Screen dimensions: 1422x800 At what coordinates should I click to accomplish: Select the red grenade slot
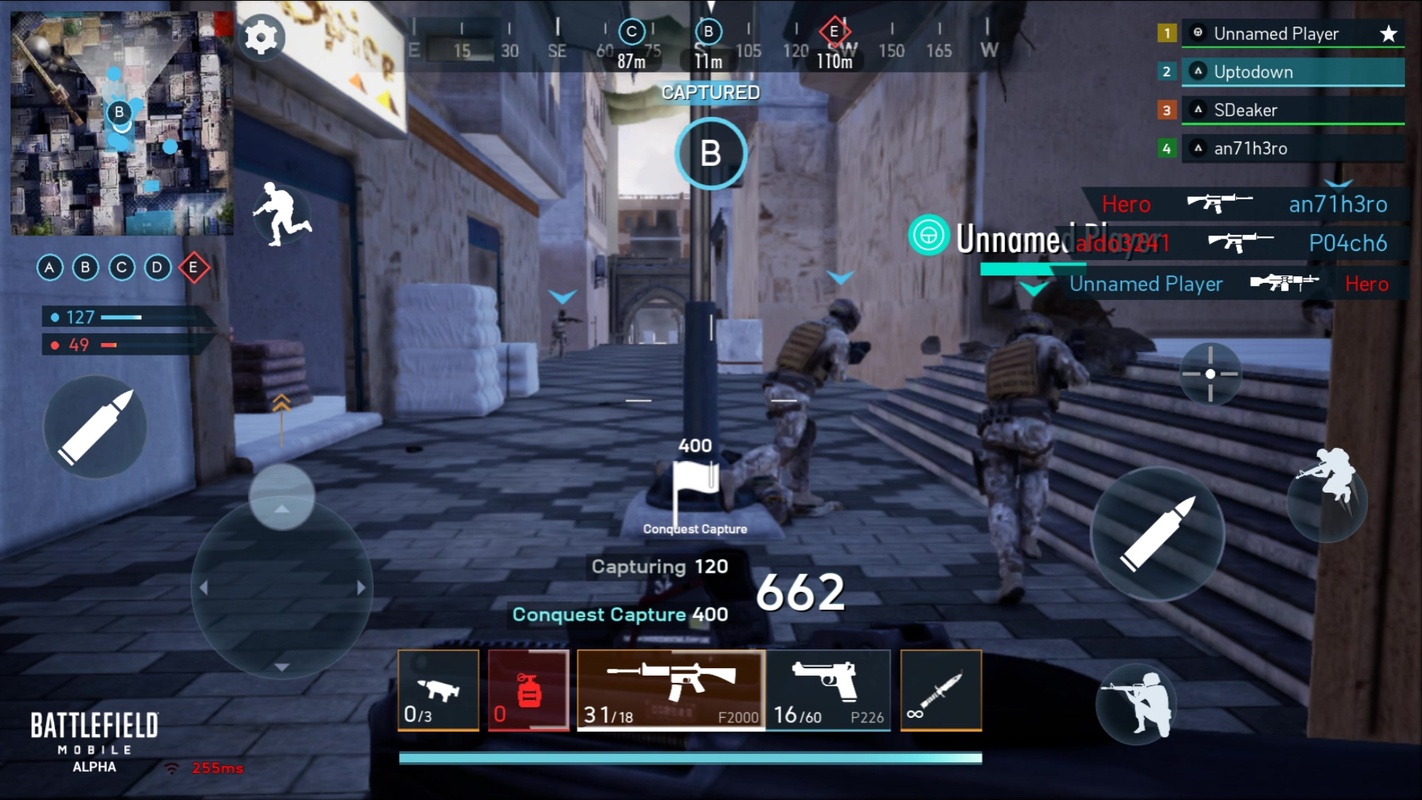528,689
